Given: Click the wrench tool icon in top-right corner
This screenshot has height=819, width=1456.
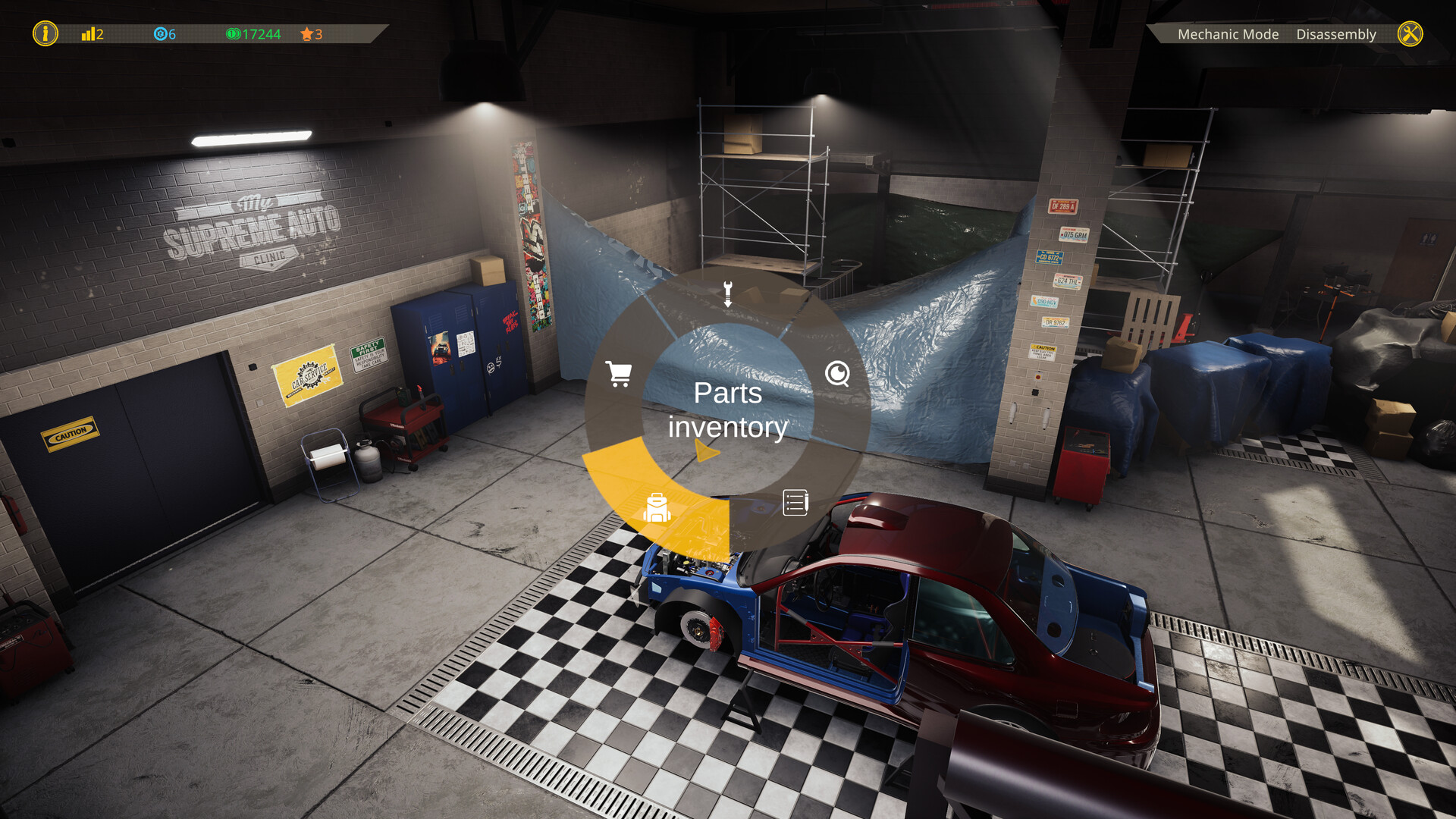Looking at the screenshot, I should (x=1410, y=33).
